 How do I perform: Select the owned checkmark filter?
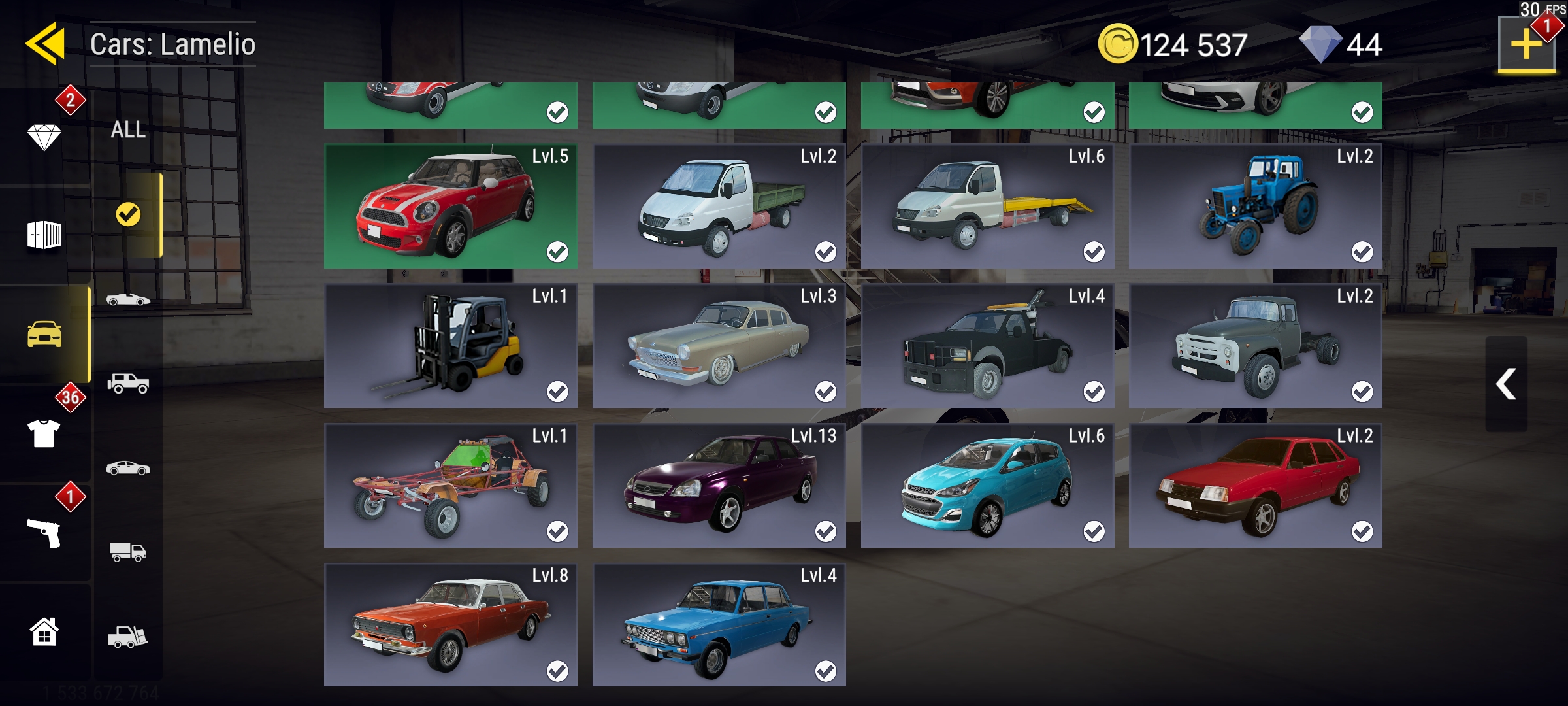(128, 214)
